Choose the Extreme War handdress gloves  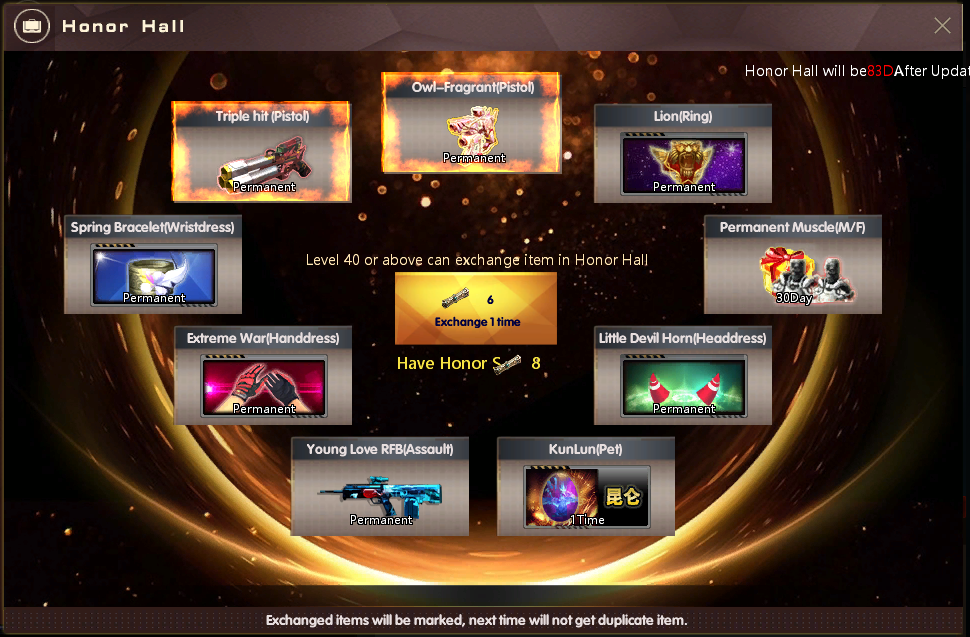coord(263,375)
